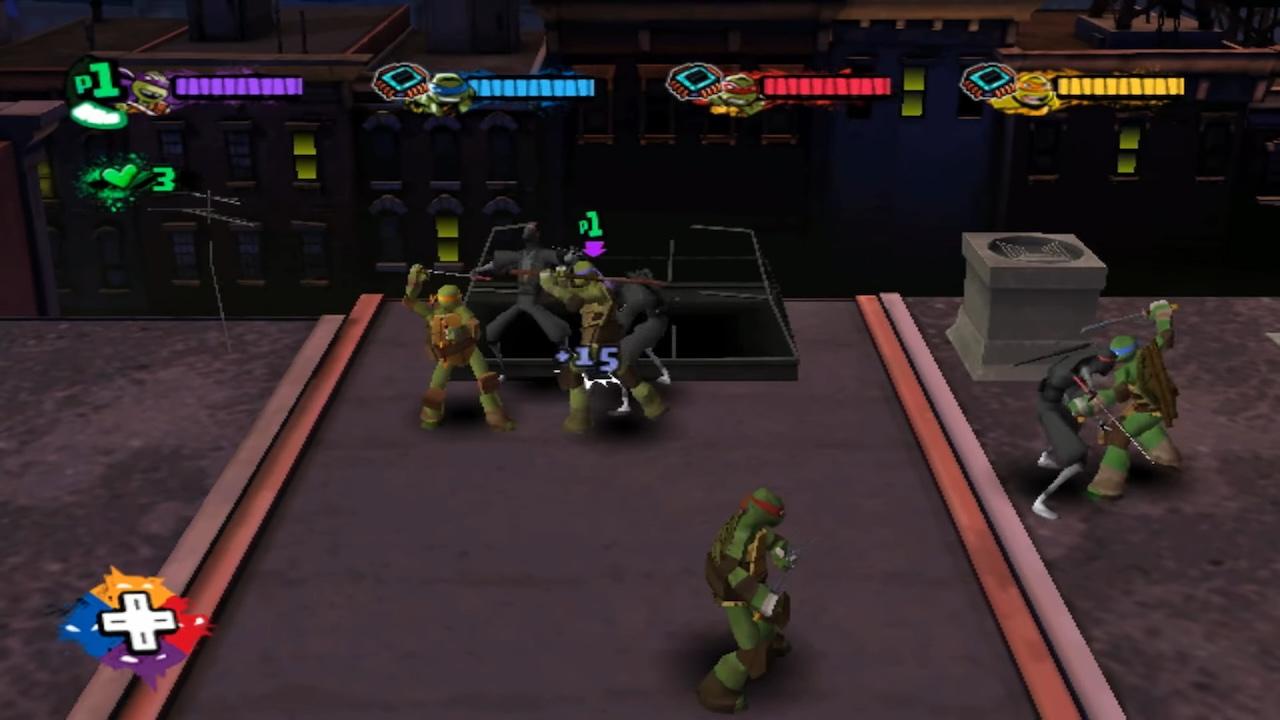Select Leonardo's T-Phone gadget icon
The height and width of the screenshot is (720, 1280).
pyautogui.click(x=400, y=80)
